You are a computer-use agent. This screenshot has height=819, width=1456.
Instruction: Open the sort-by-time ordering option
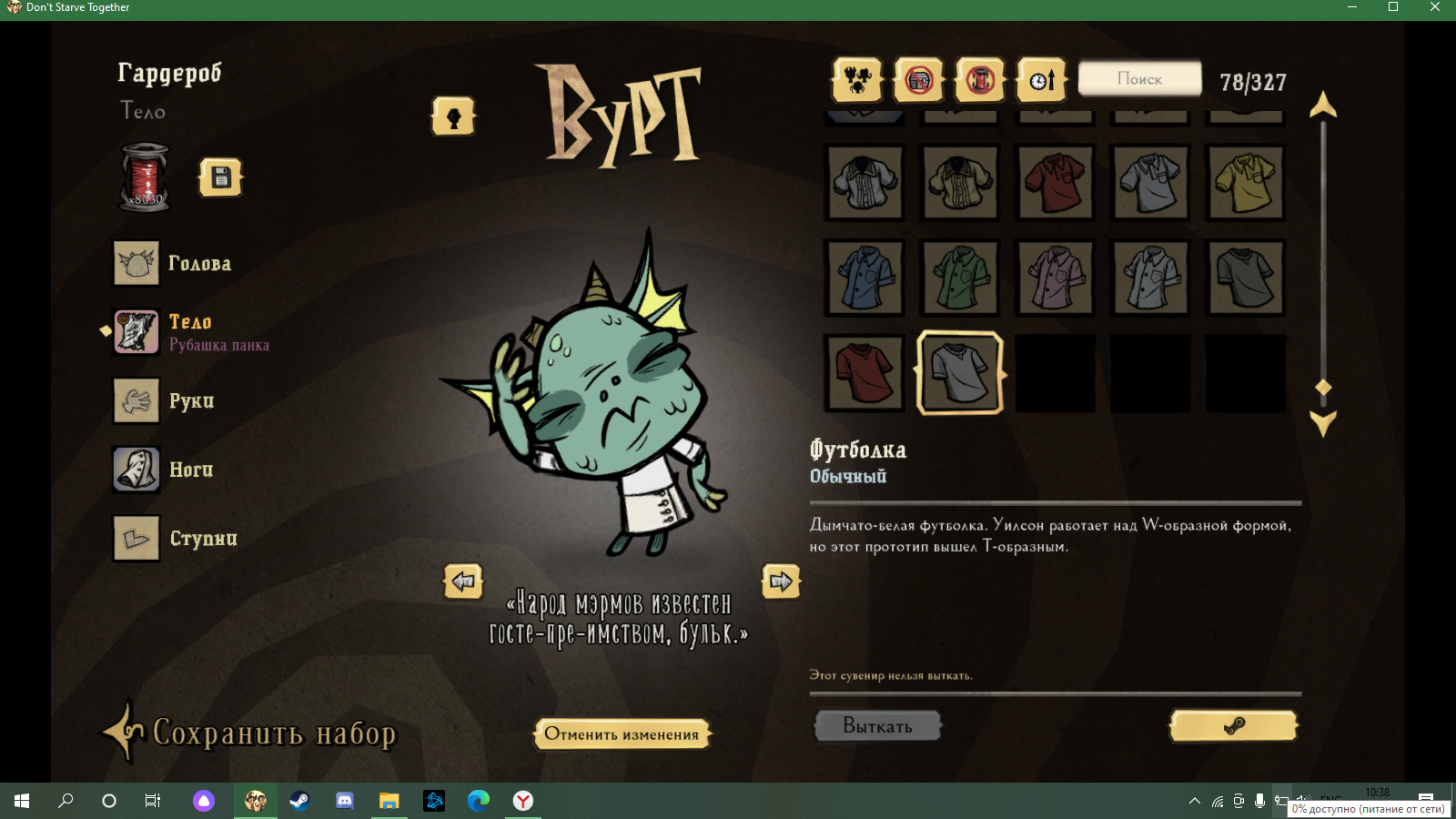1040,79
